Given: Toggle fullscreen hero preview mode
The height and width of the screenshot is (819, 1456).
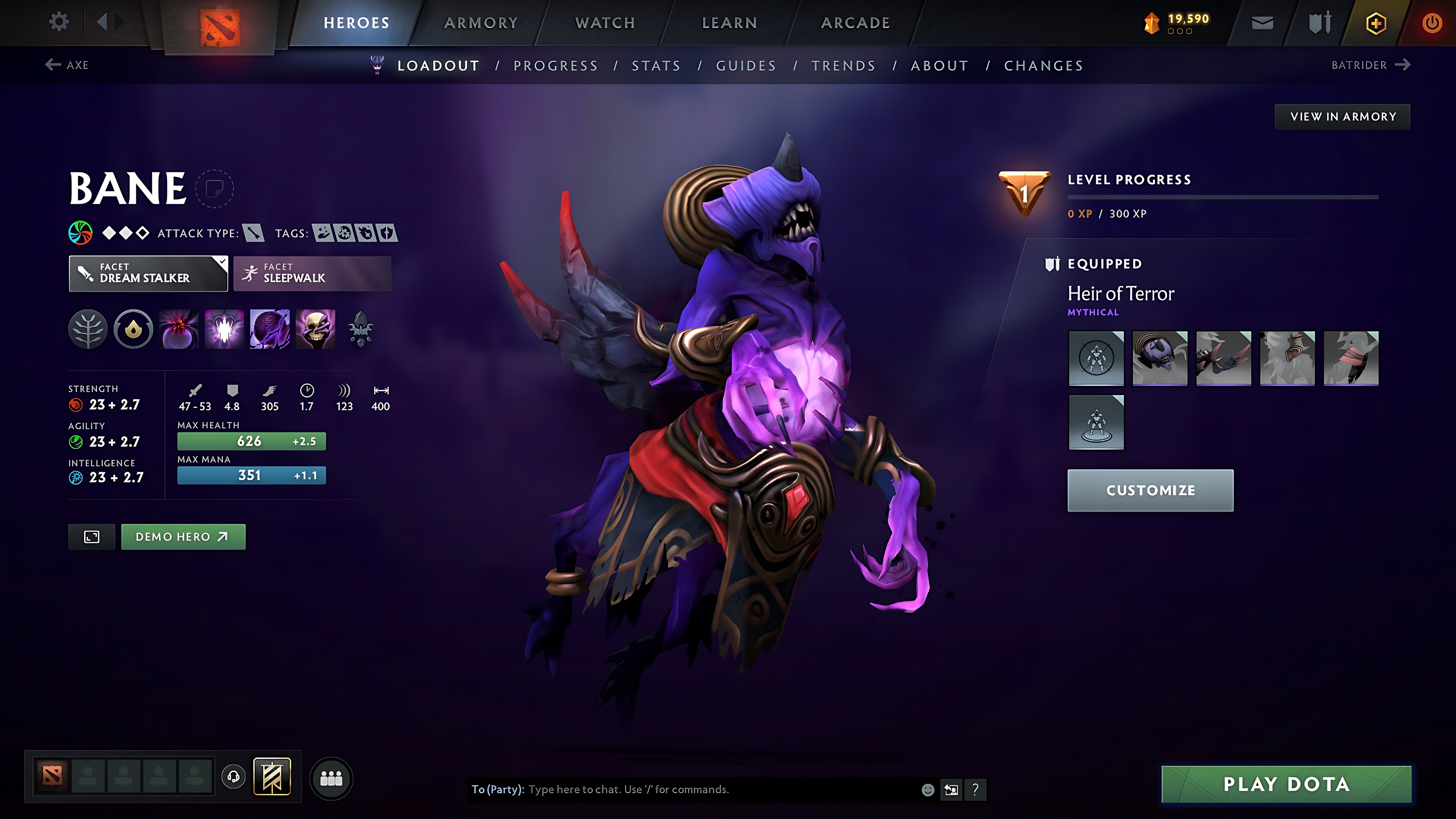Looking at the screenshot, I should click(91, 536).
